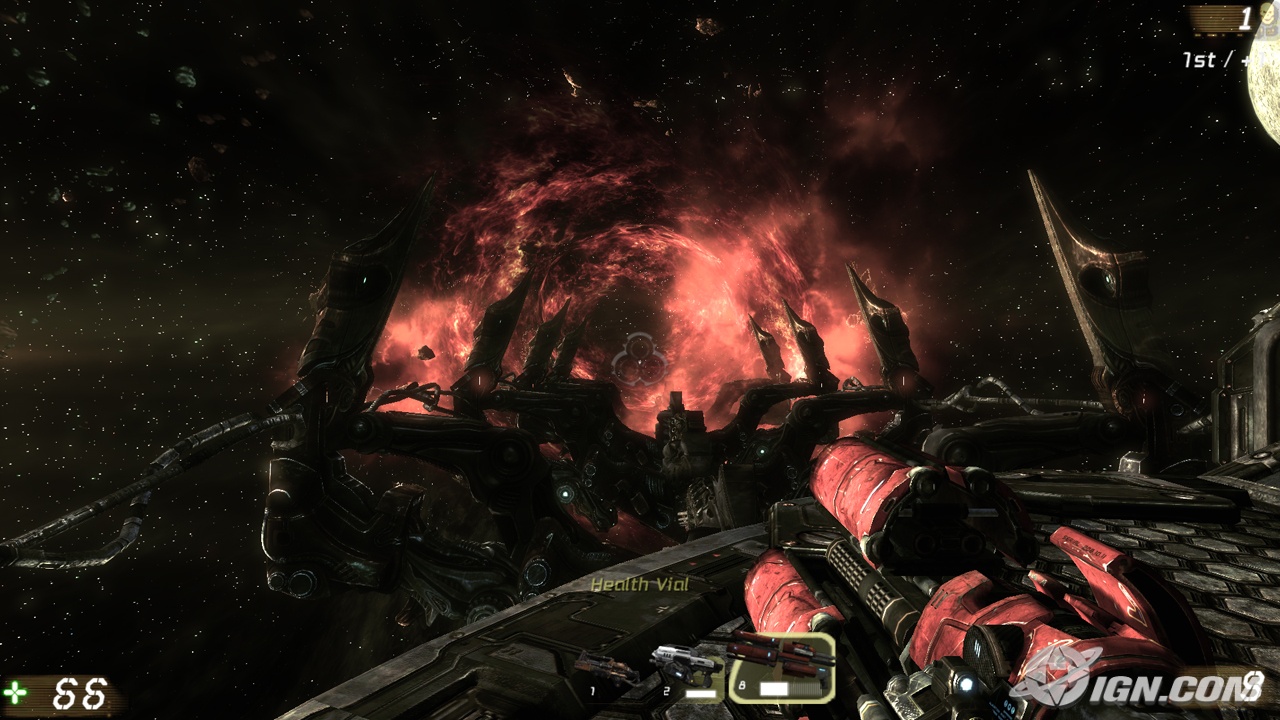Select the Impact Hammer in weapon slot 1
Viewport: 1280px width, 720px height.
(x=606, y=671)
